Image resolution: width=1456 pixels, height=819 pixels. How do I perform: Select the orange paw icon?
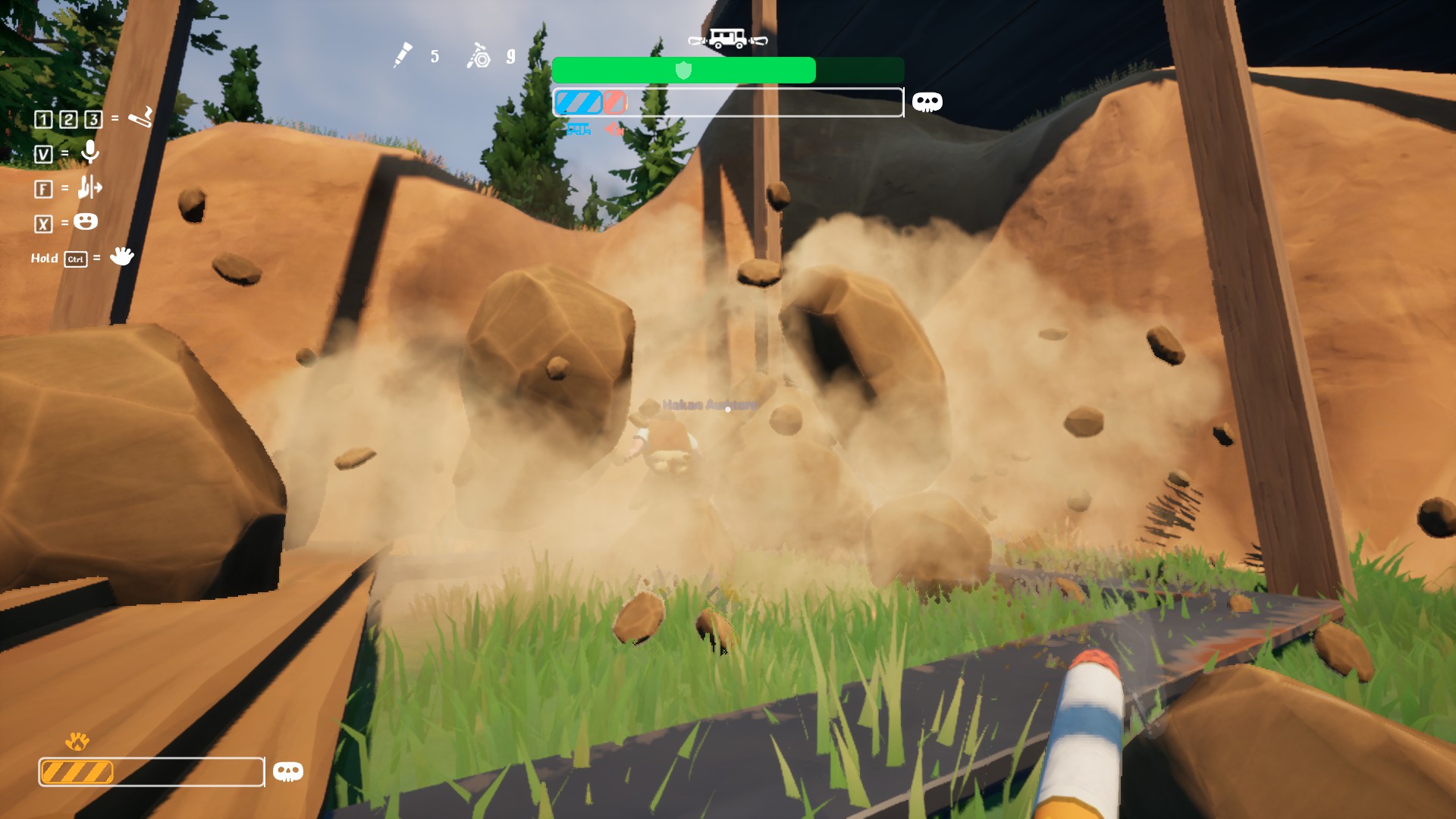click(77, 741)
